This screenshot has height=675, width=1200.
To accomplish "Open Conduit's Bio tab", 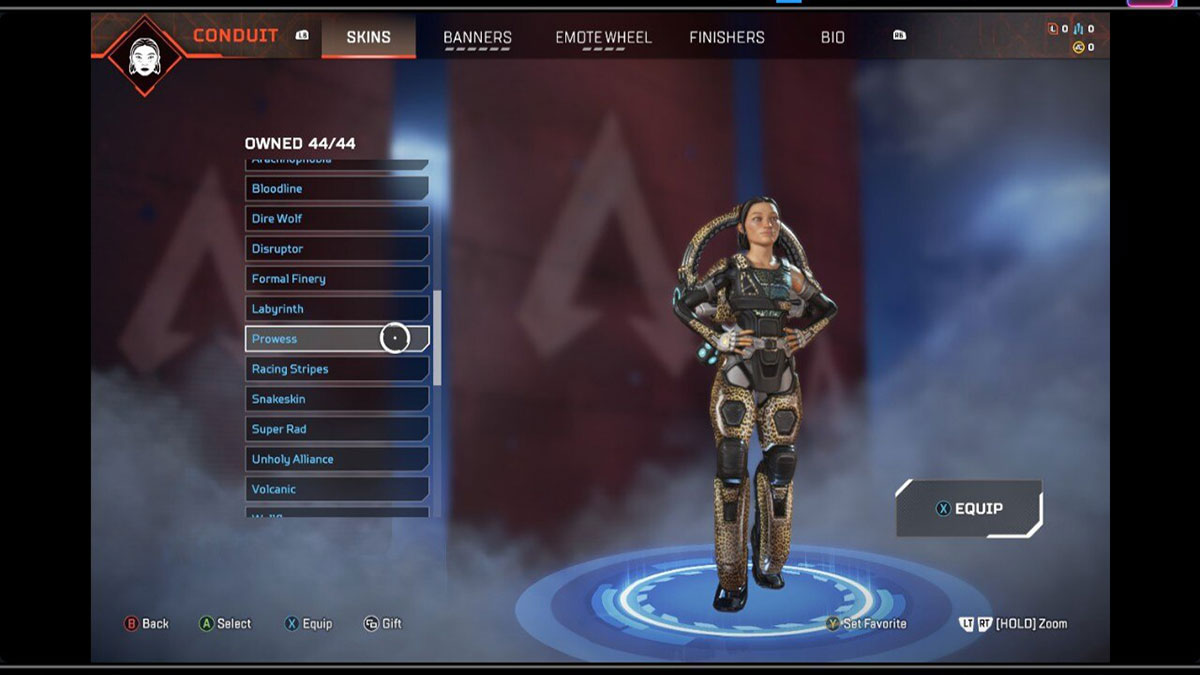I will click(x=832, y=37).
